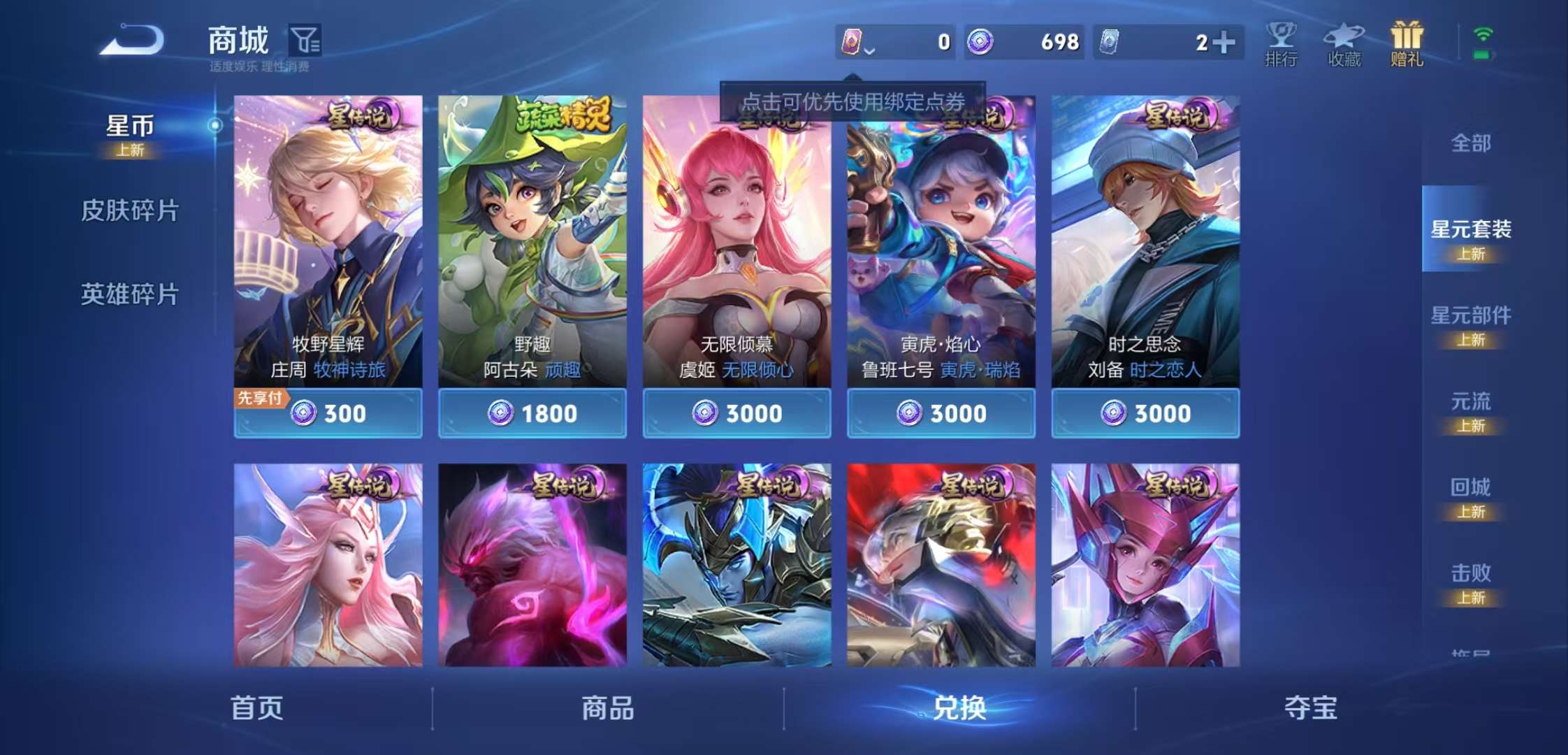This screenshot has width=1568, height=755.
Task: Open the 排行 rankings trophy icon
Action: tap(1281, 42)
